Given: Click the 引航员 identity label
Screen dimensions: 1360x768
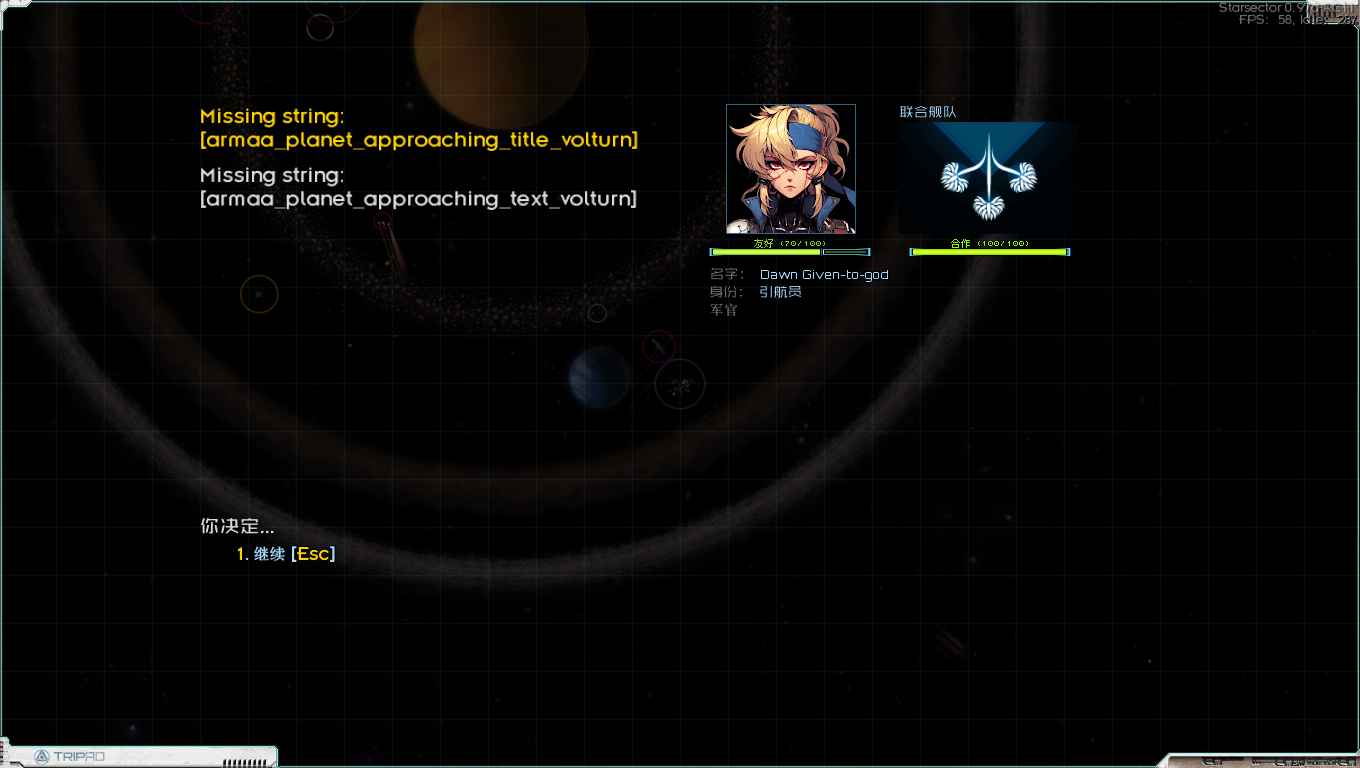Looking at the screenshot, I should point(779,292).
